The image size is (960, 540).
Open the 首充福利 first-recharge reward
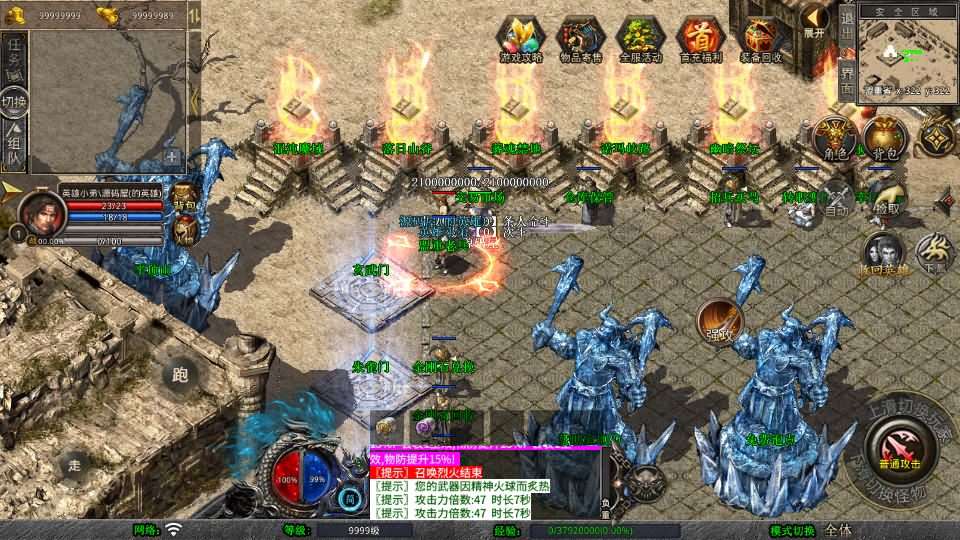699,38
